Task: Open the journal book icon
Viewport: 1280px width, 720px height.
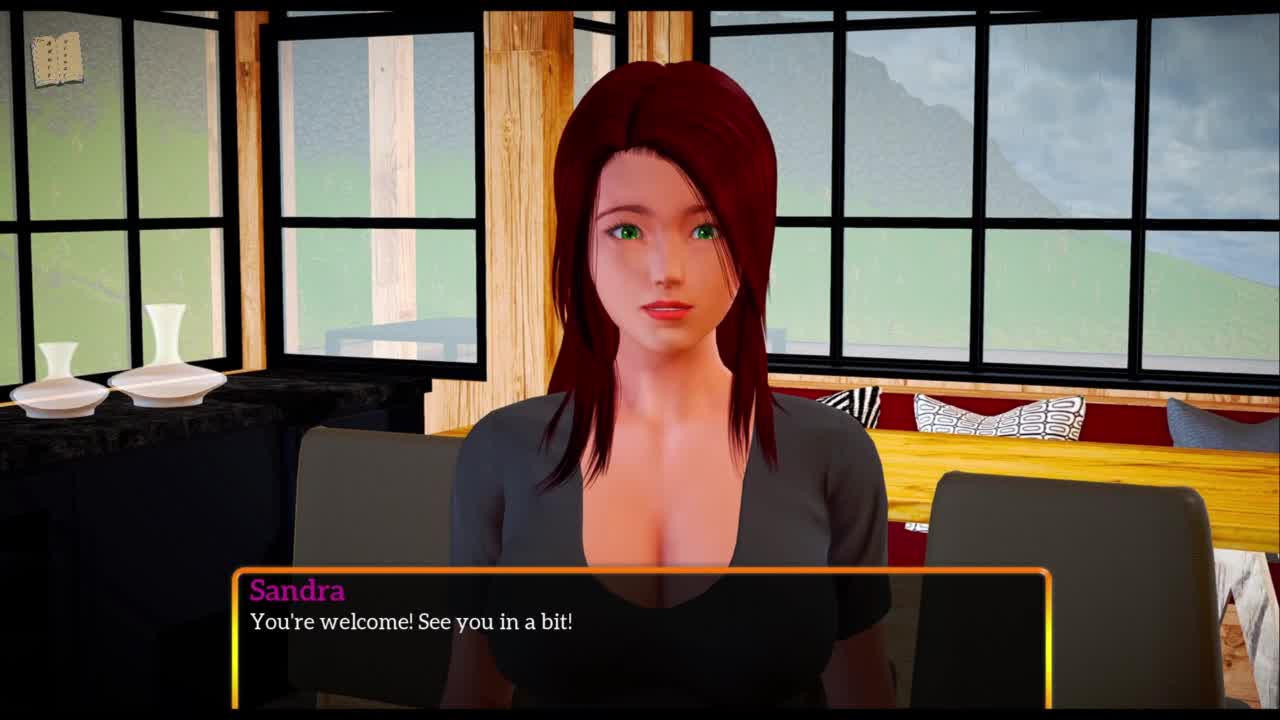Action: 57,60
